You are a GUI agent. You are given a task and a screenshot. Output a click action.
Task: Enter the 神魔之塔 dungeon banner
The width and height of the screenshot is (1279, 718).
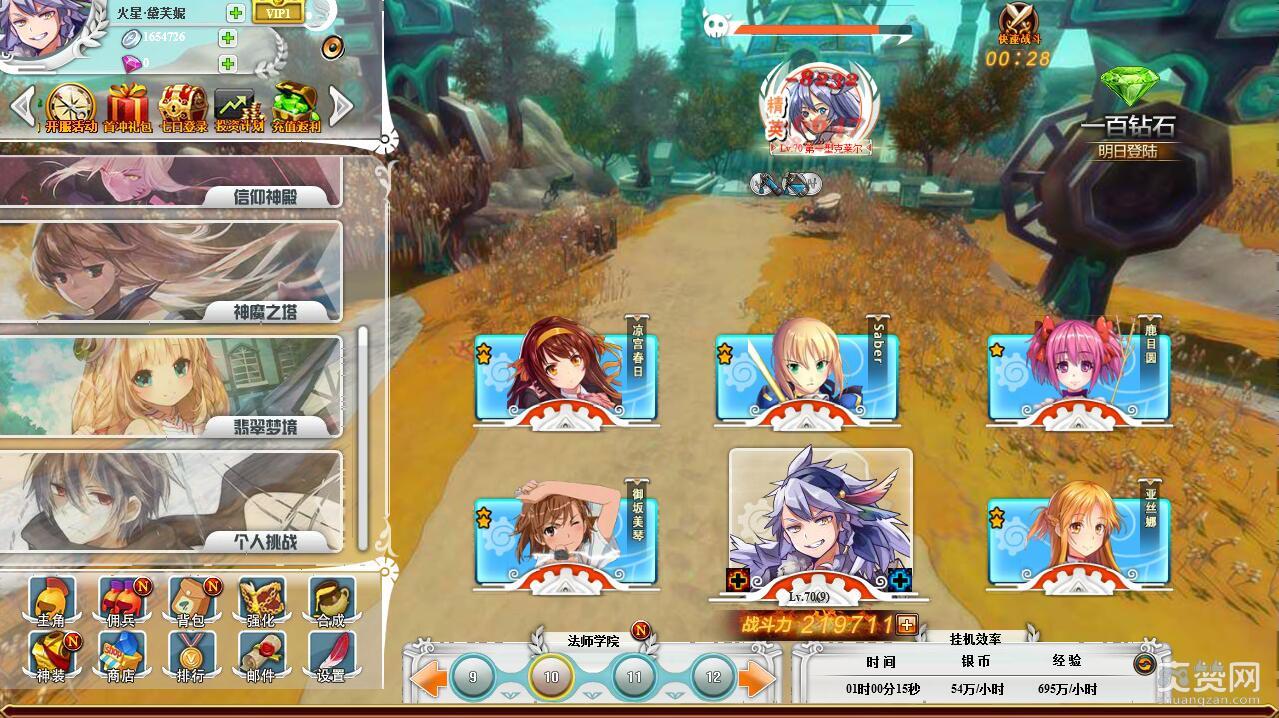point(170,271)
